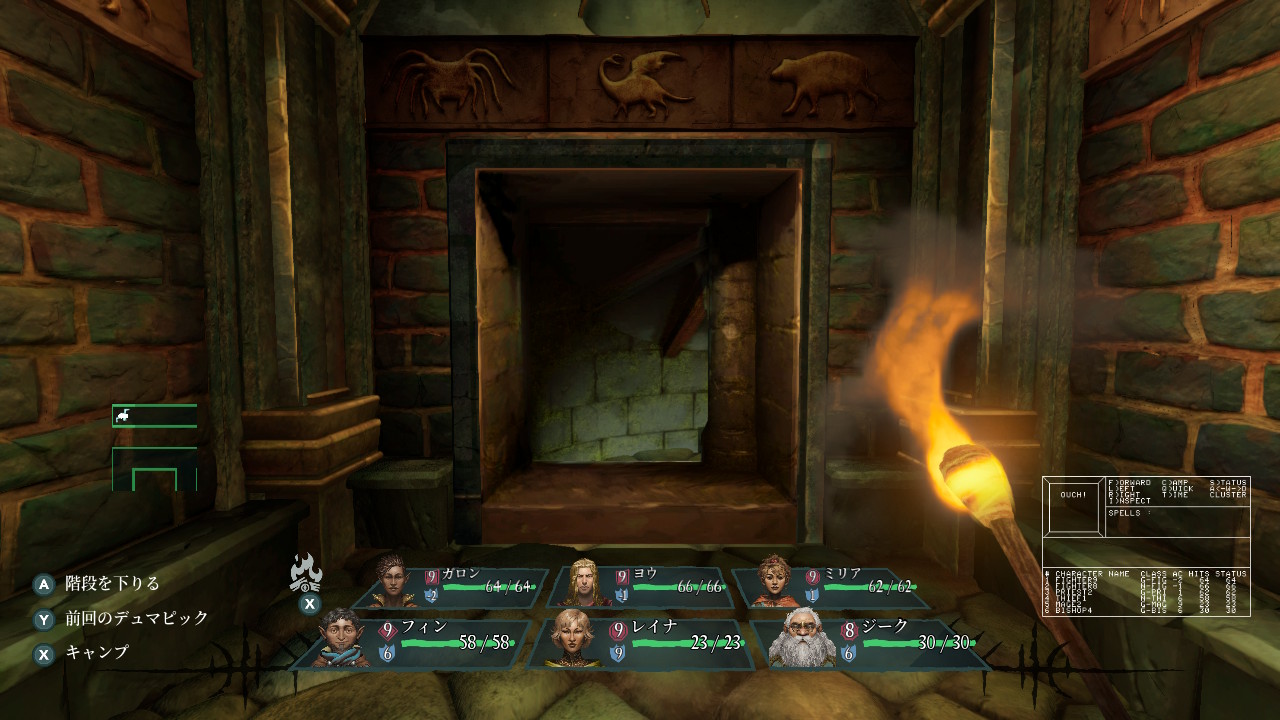Open camp via the campfire icon
Viewport: 1280px width, 720px height.
click(x=306, y=573)
